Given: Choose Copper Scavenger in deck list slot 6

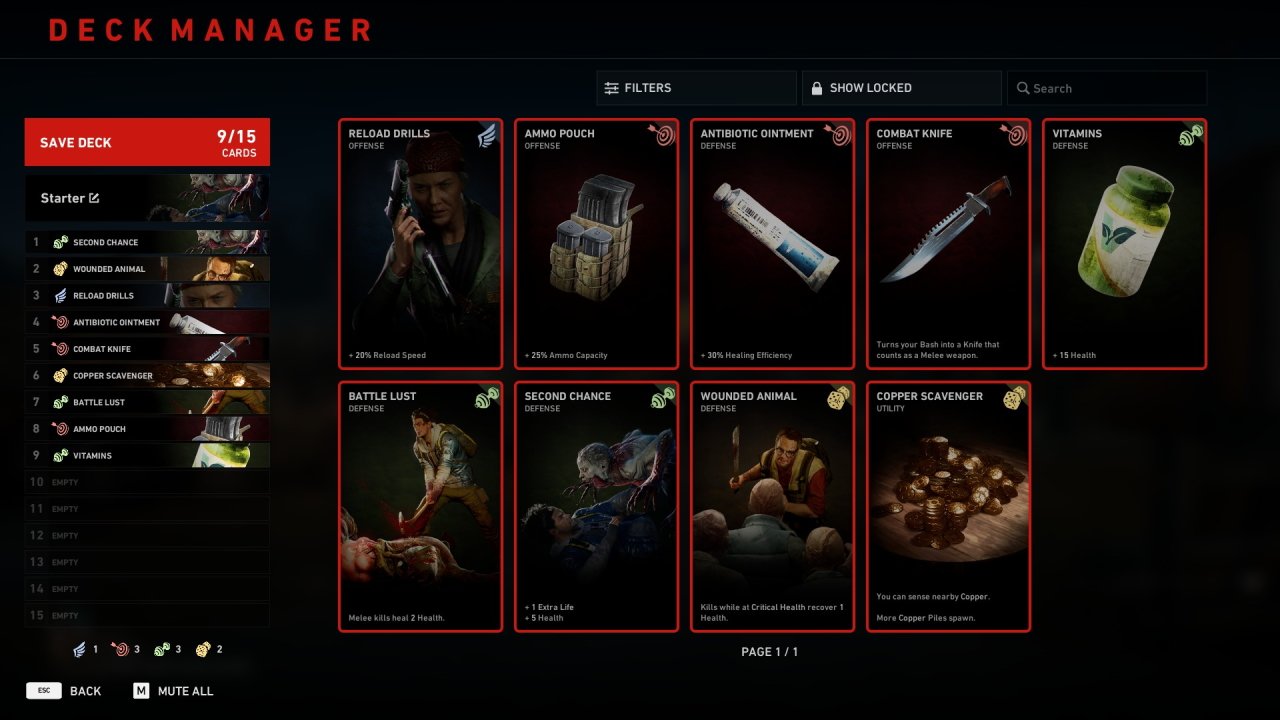Looking at the screenshot, I should pyautogui.click(x=147, y=376).
